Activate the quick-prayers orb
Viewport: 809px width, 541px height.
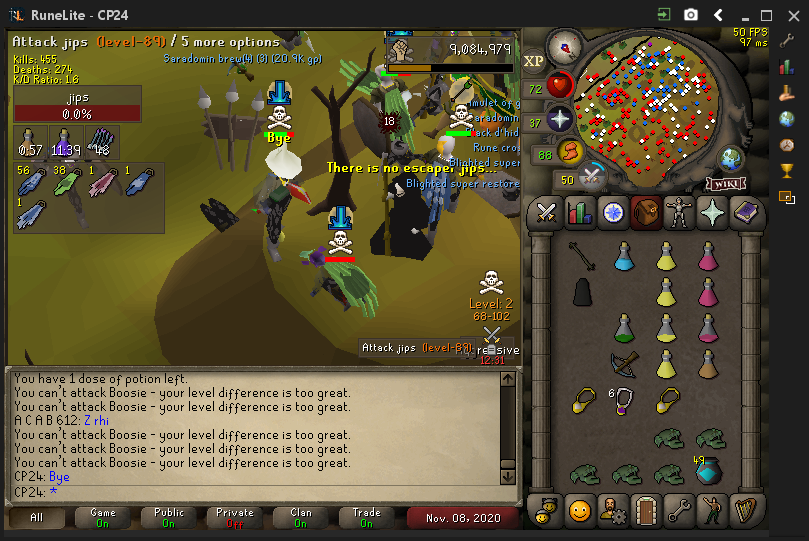click(558, 121)
